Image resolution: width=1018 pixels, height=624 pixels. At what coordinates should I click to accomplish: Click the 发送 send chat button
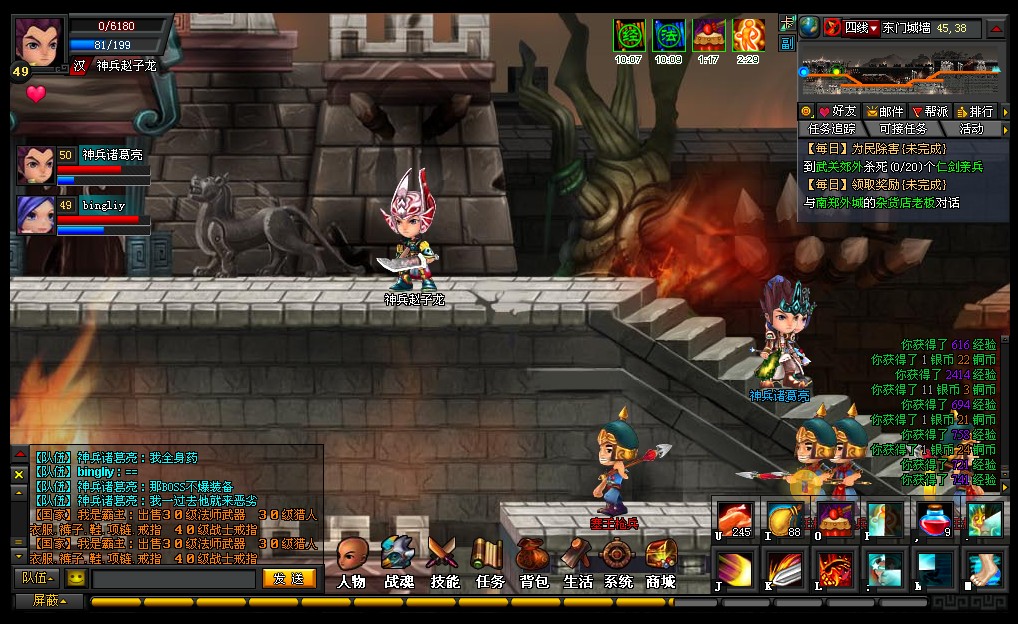coord(289,578)
